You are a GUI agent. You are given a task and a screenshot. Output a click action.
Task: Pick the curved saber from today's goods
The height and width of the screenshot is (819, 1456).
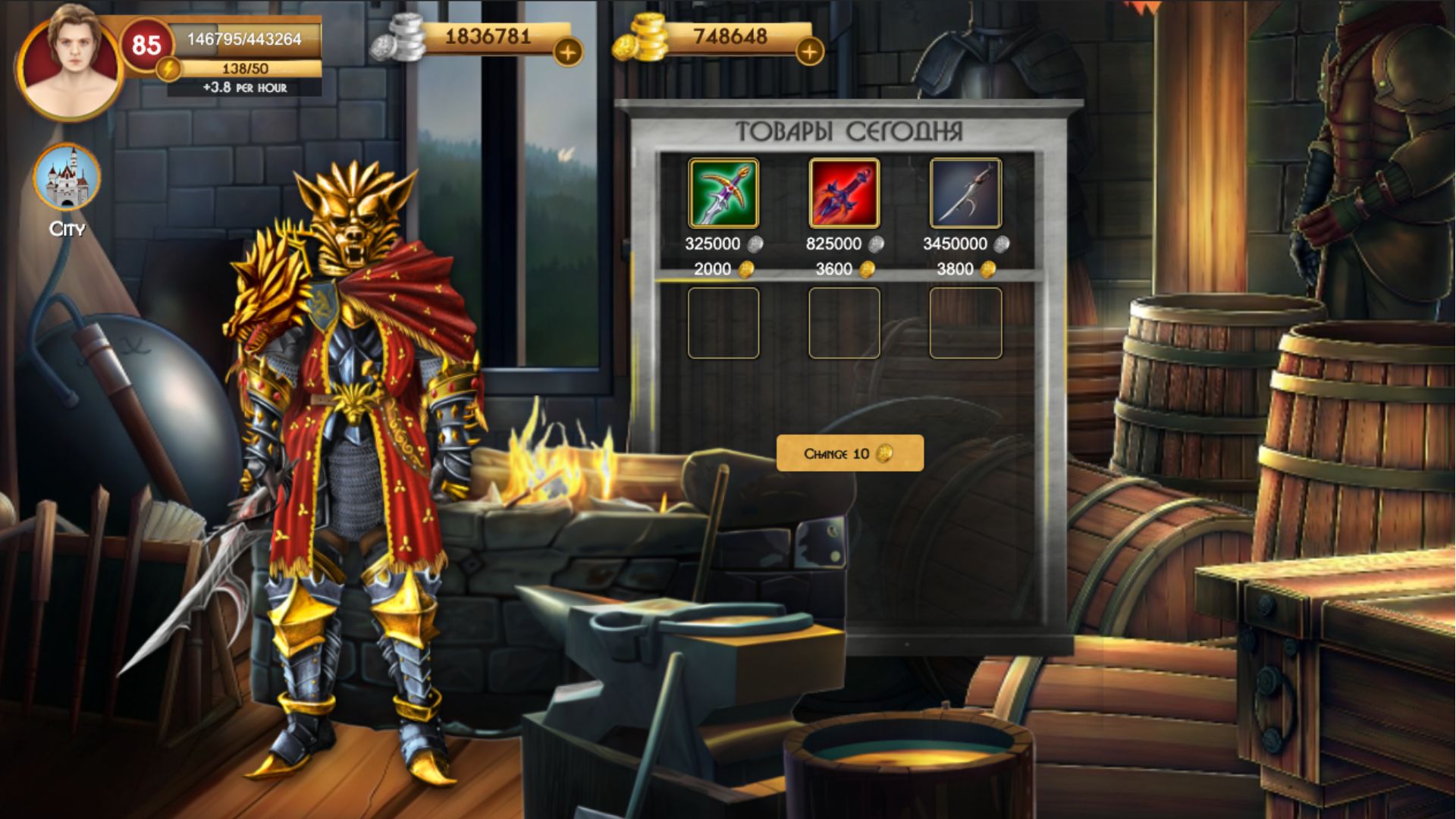[x=965, y=195]
